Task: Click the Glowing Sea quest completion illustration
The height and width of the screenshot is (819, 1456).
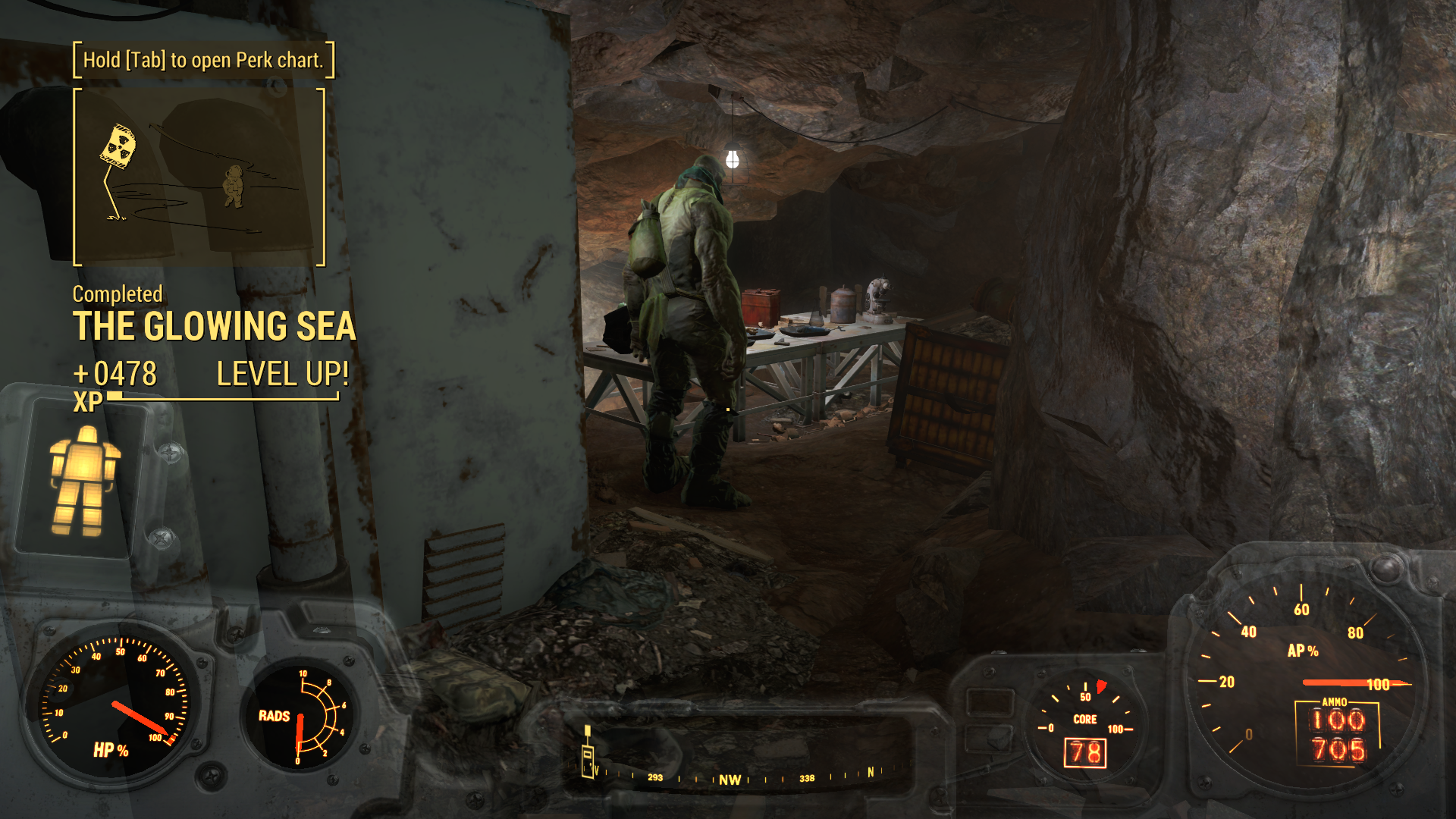Action: coord(199,177)
